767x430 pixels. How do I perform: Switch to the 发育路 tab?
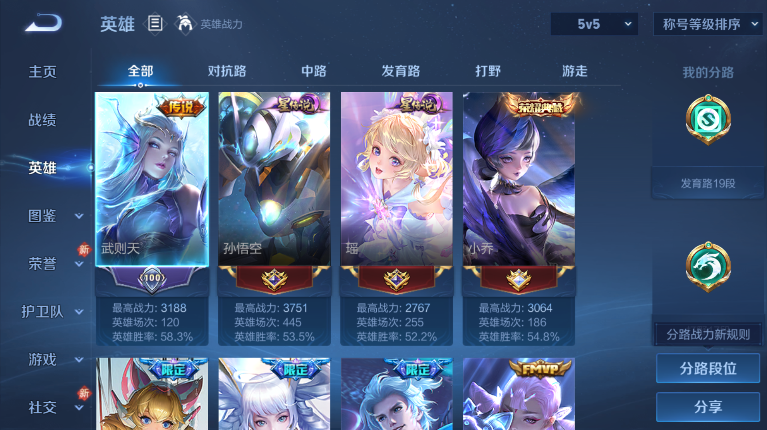point(400,71)
